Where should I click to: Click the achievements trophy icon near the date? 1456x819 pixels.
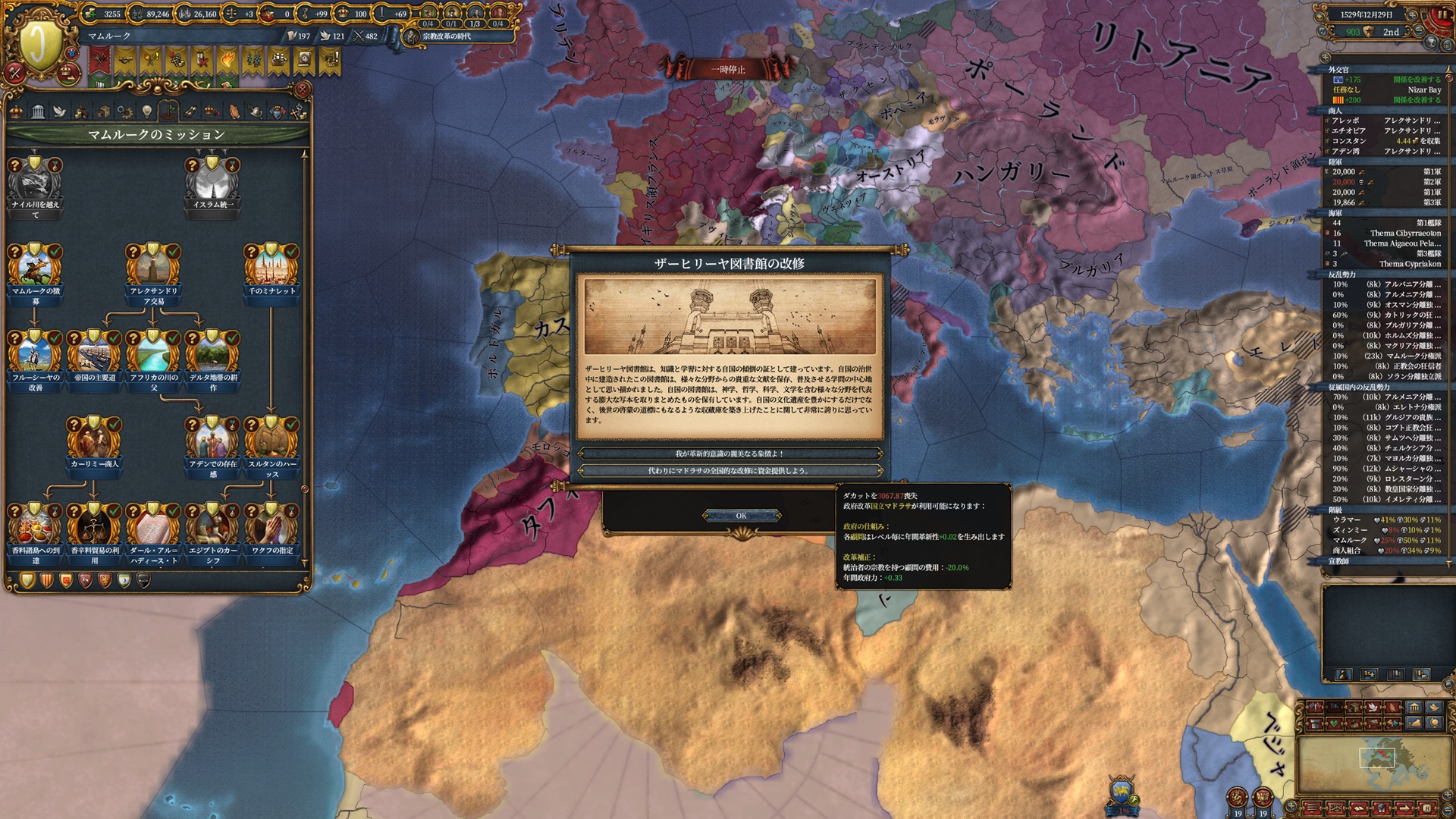(1432, 41)
